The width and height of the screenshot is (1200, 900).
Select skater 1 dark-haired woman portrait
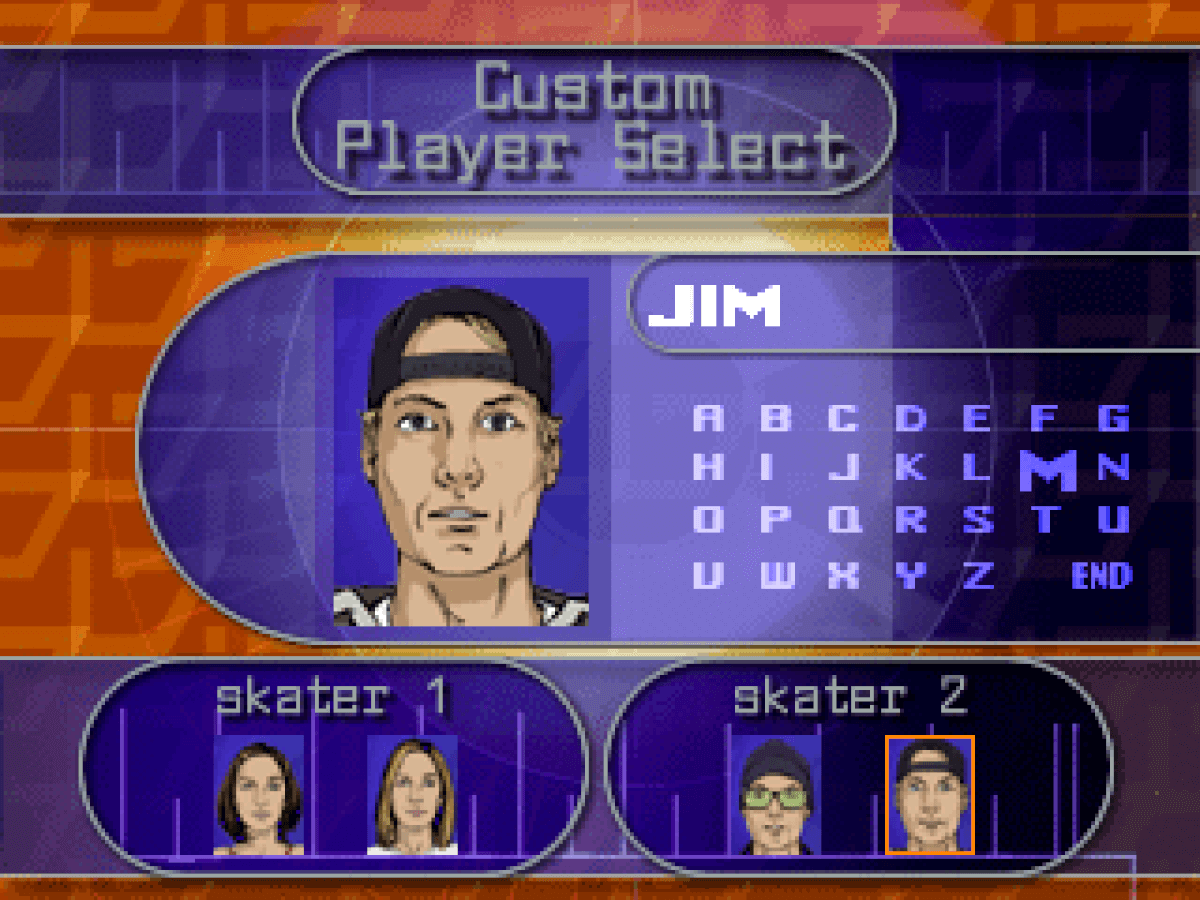(259, 796)
